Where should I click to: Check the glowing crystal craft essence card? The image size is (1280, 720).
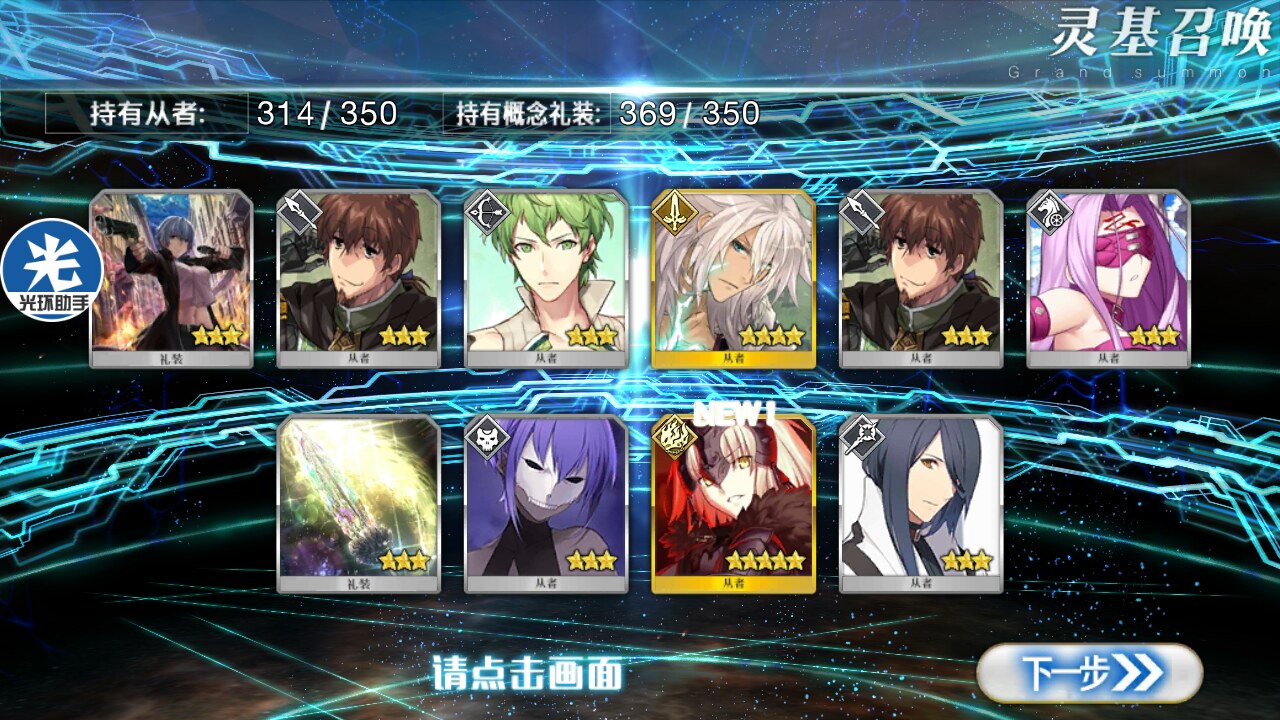[x=358, y=503]
